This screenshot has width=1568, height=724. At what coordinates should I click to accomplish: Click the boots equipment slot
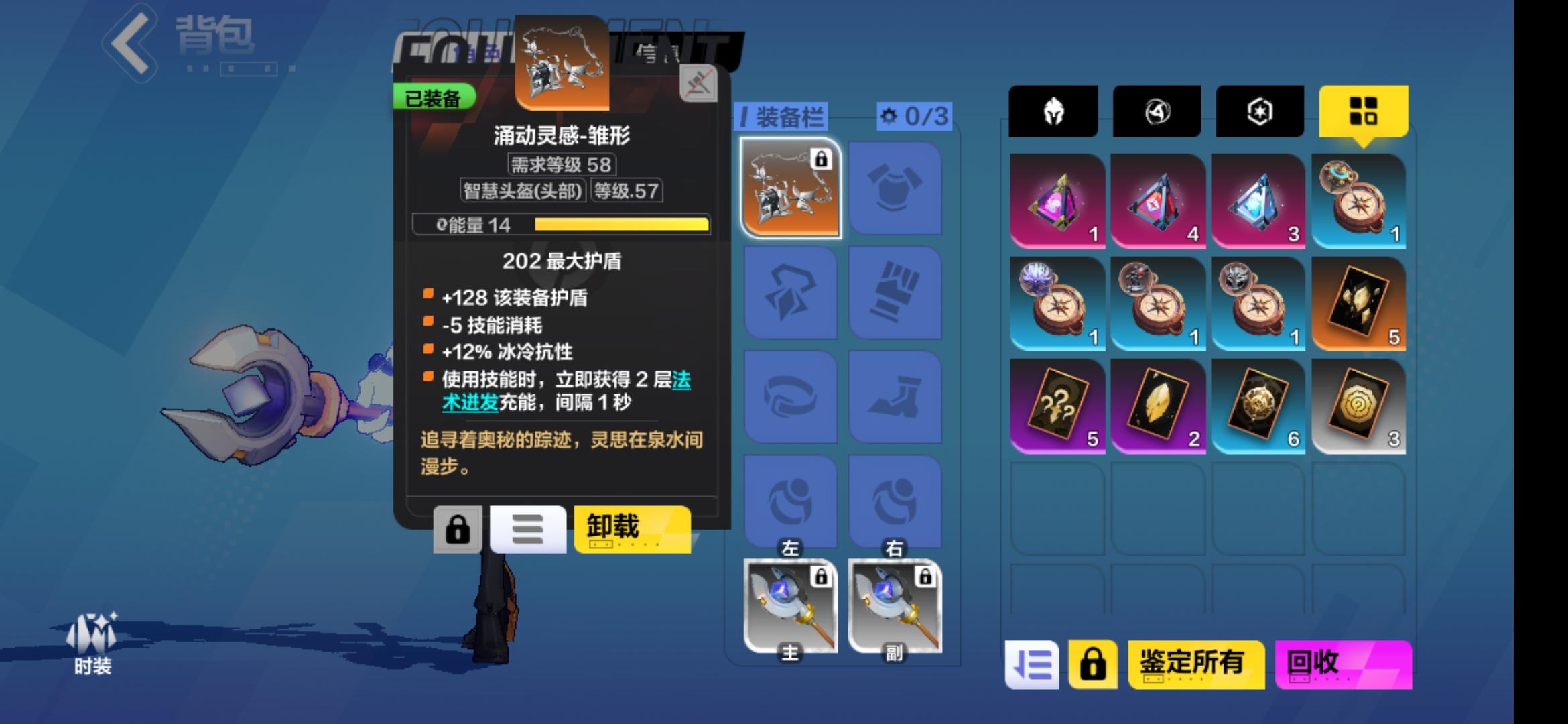pyautogui.click(x=894, y=396)
